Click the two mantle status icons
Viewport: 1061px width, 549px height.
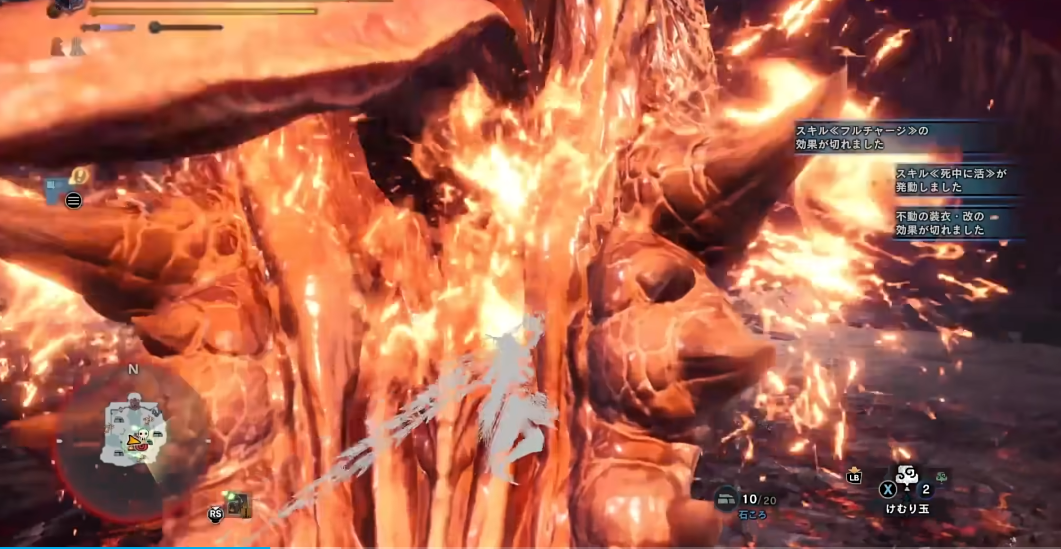click(68, 46)
